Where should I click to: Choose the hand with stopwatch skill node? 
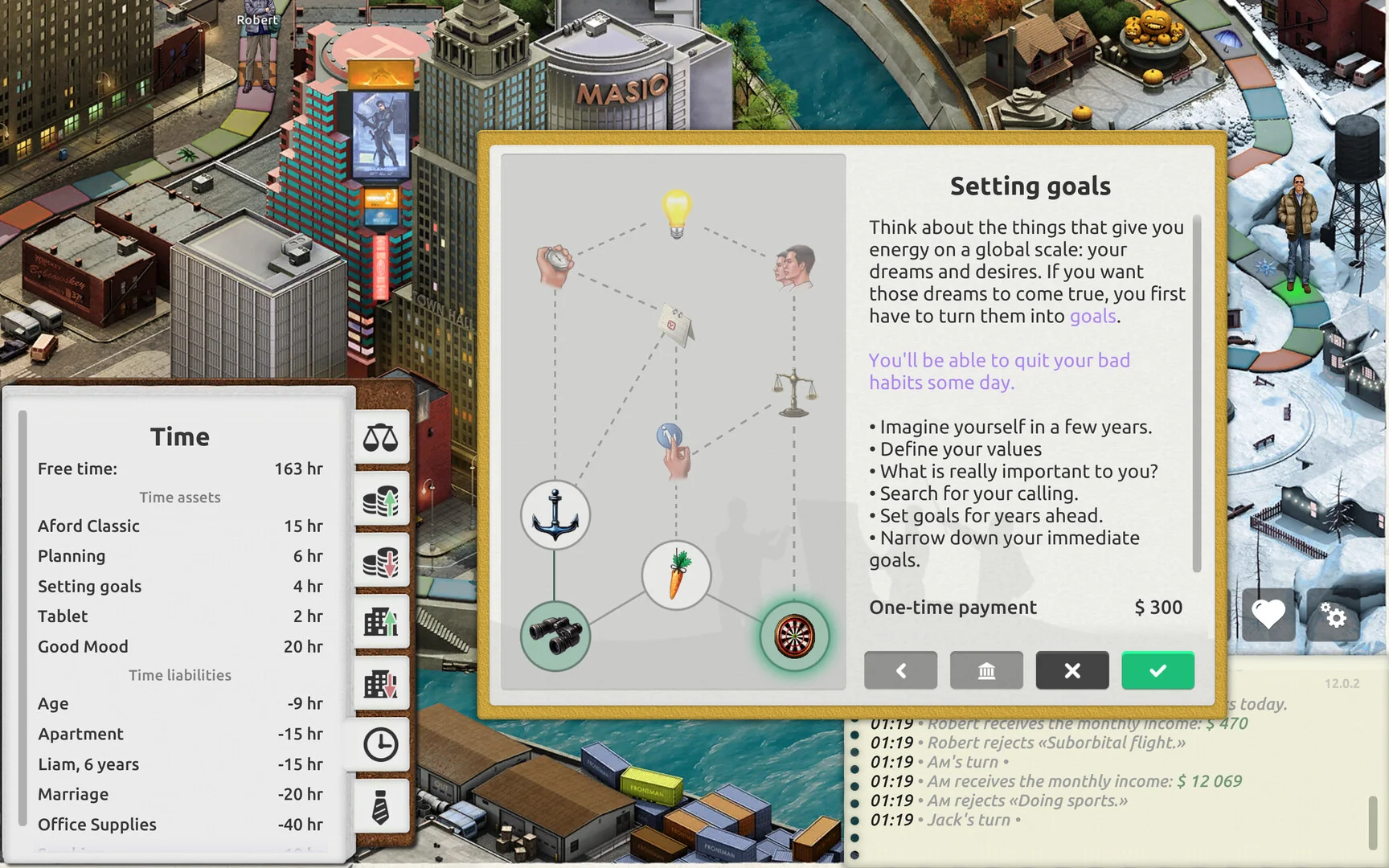[554, 264]
